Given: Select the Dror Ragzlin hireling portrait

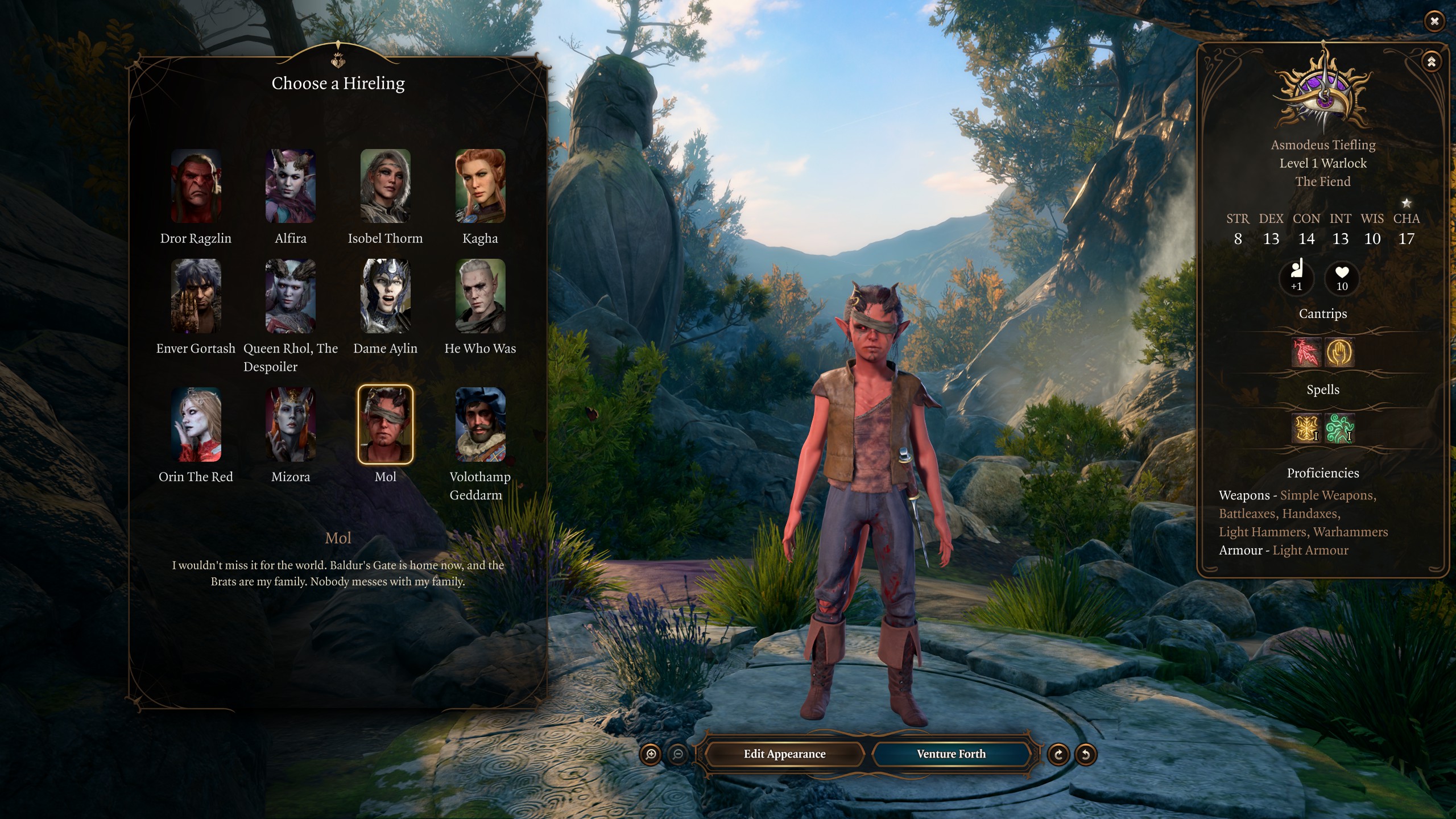Looking at the screenshot, I should [x=196, y=185].
